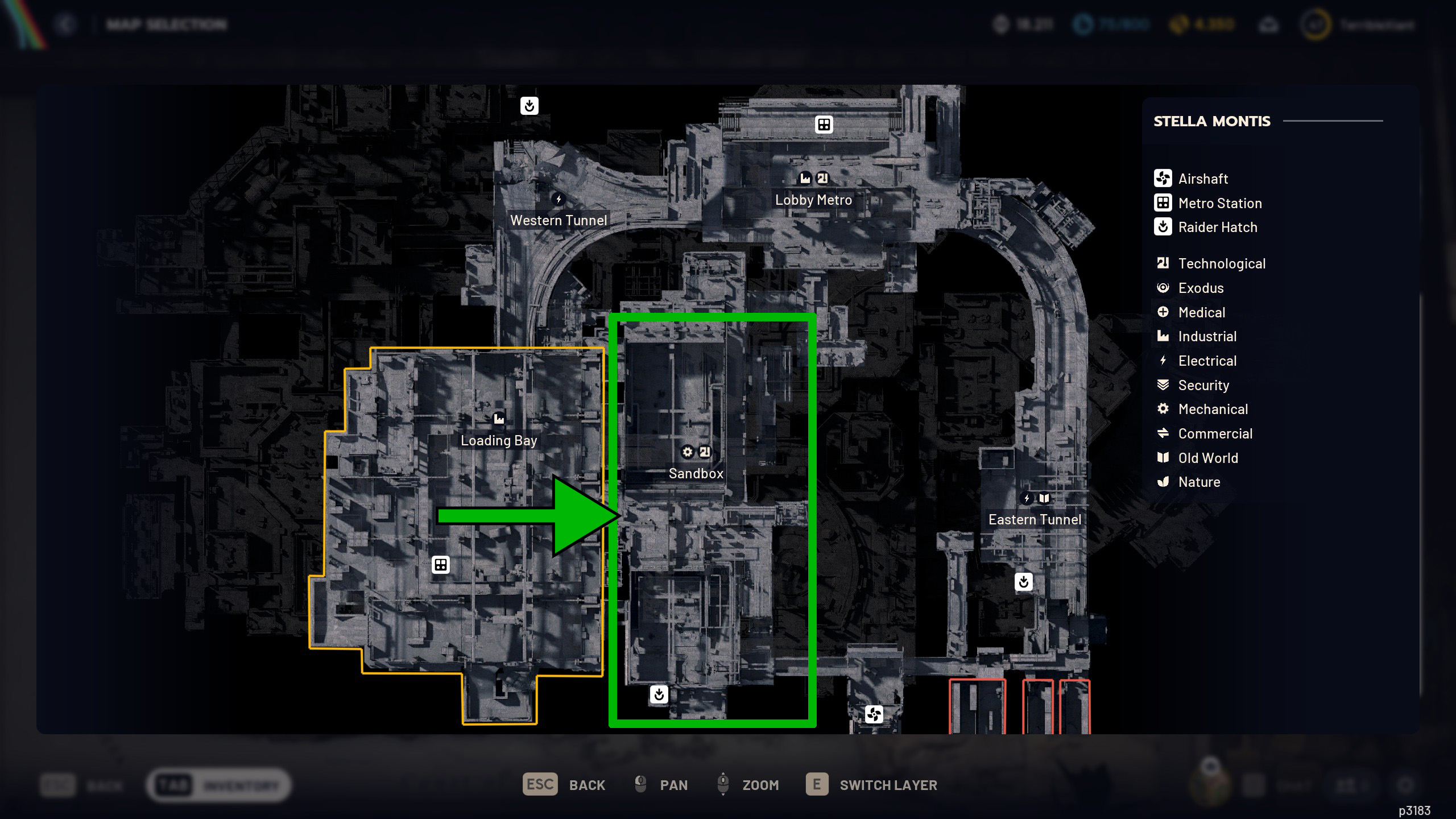Select the Airshaft legend entry

pos(1202,179)
